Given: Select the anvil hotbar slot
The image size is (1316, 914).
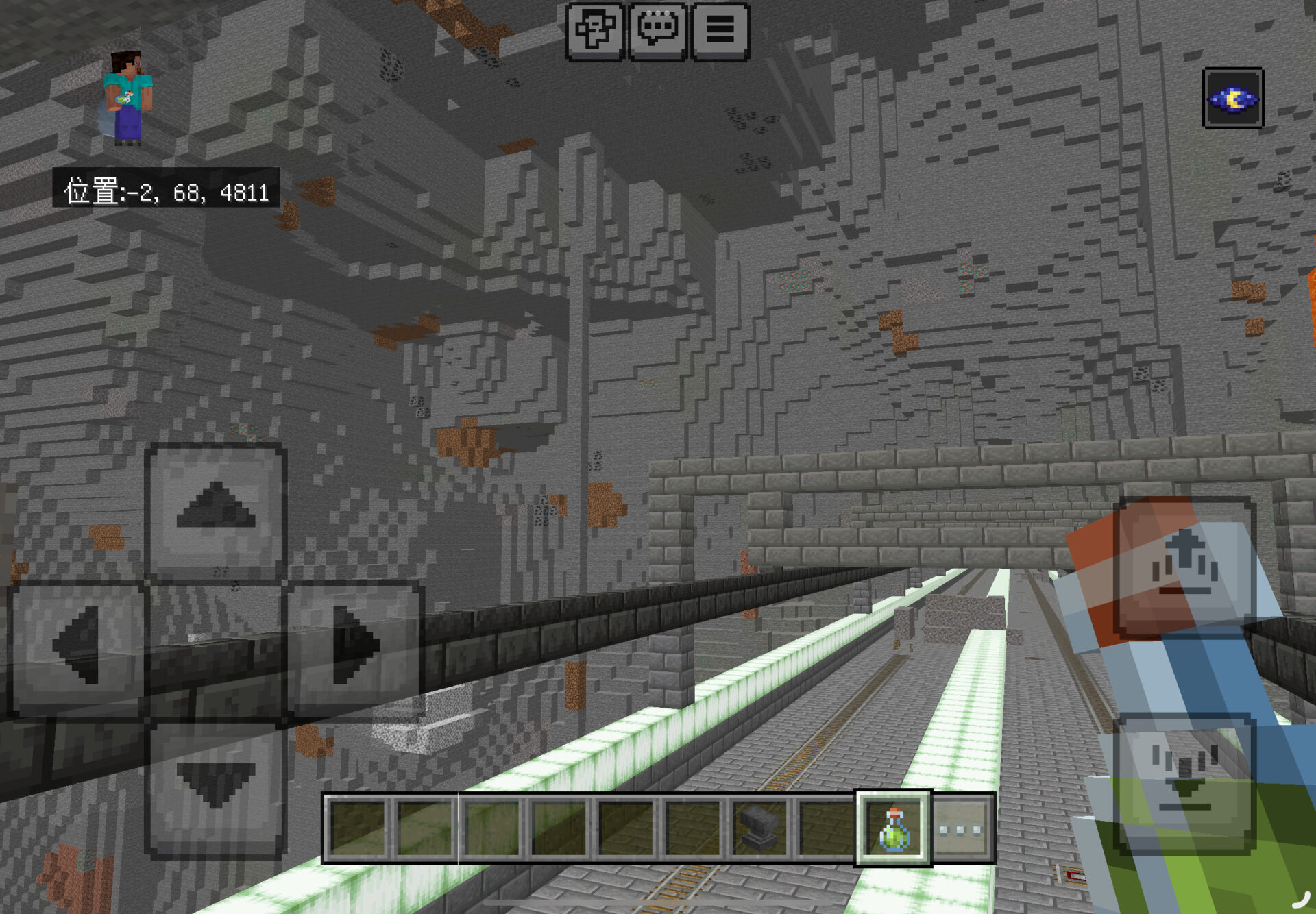Looking at the screenshot, I should [759, 828].
